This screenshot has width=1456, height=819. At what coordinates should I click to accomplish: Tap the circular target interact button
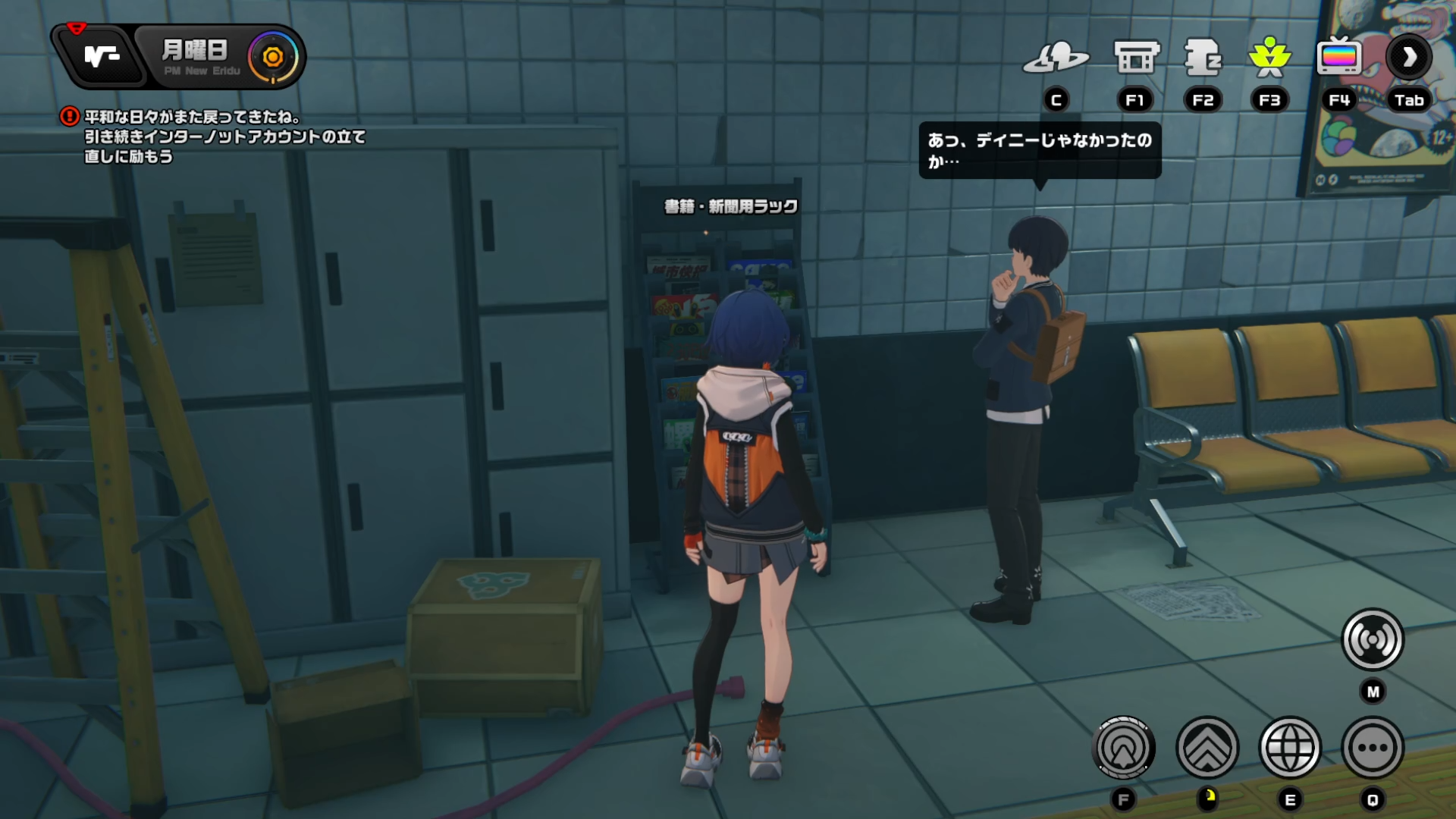(x=1124, y=748)
